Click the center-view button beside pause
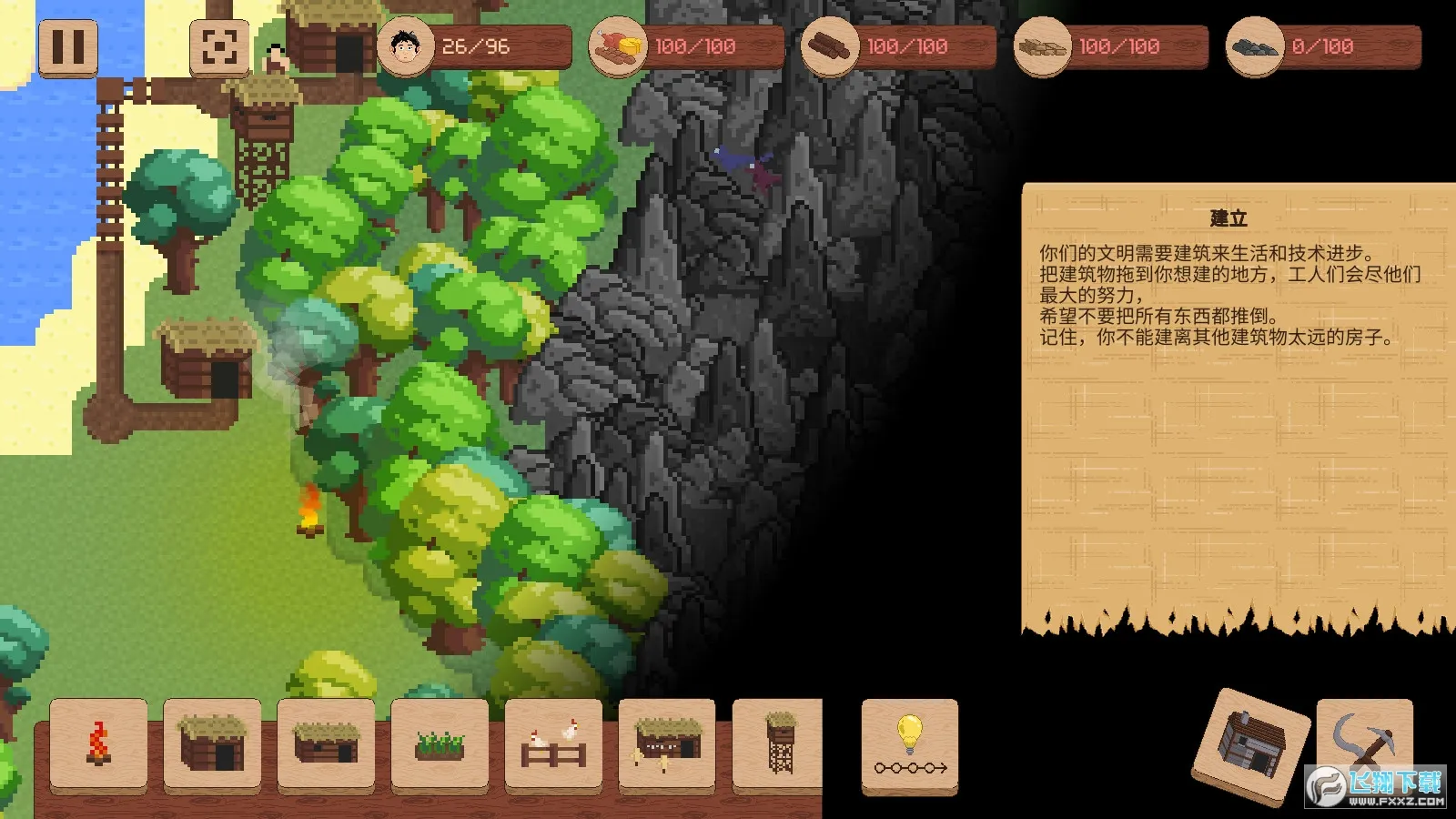Image resolution: width=1456 pixels, height=819 pixels. click(x=221, y=46)
